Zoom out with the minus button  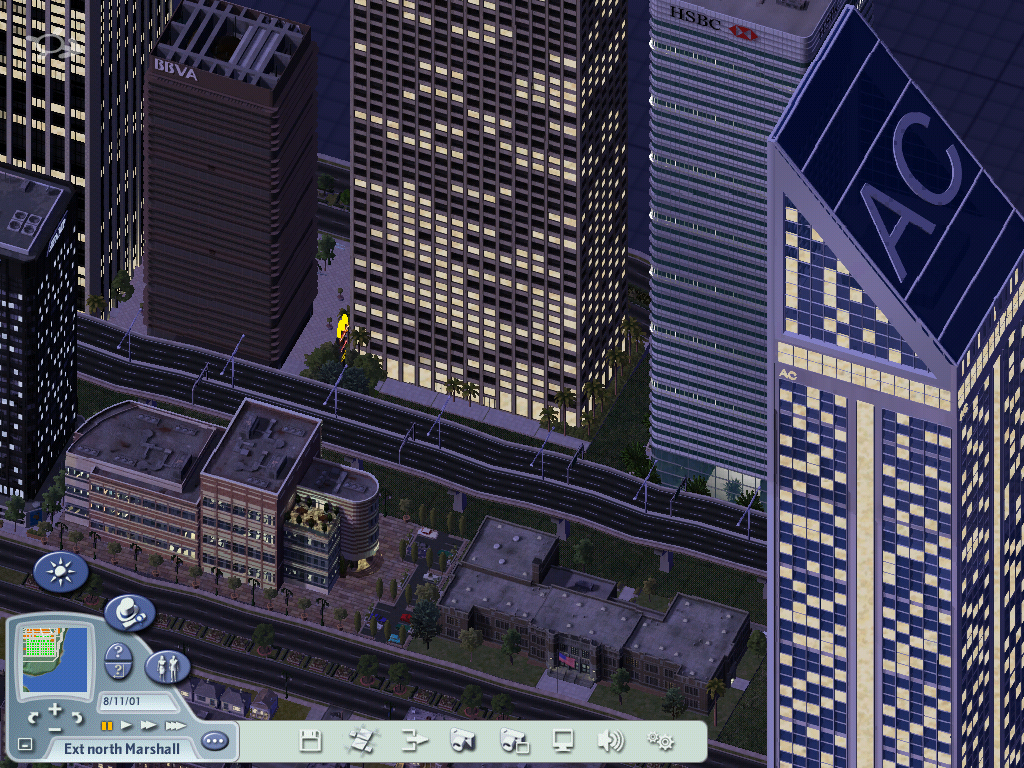pyautogui.click(x=54, y=727)
